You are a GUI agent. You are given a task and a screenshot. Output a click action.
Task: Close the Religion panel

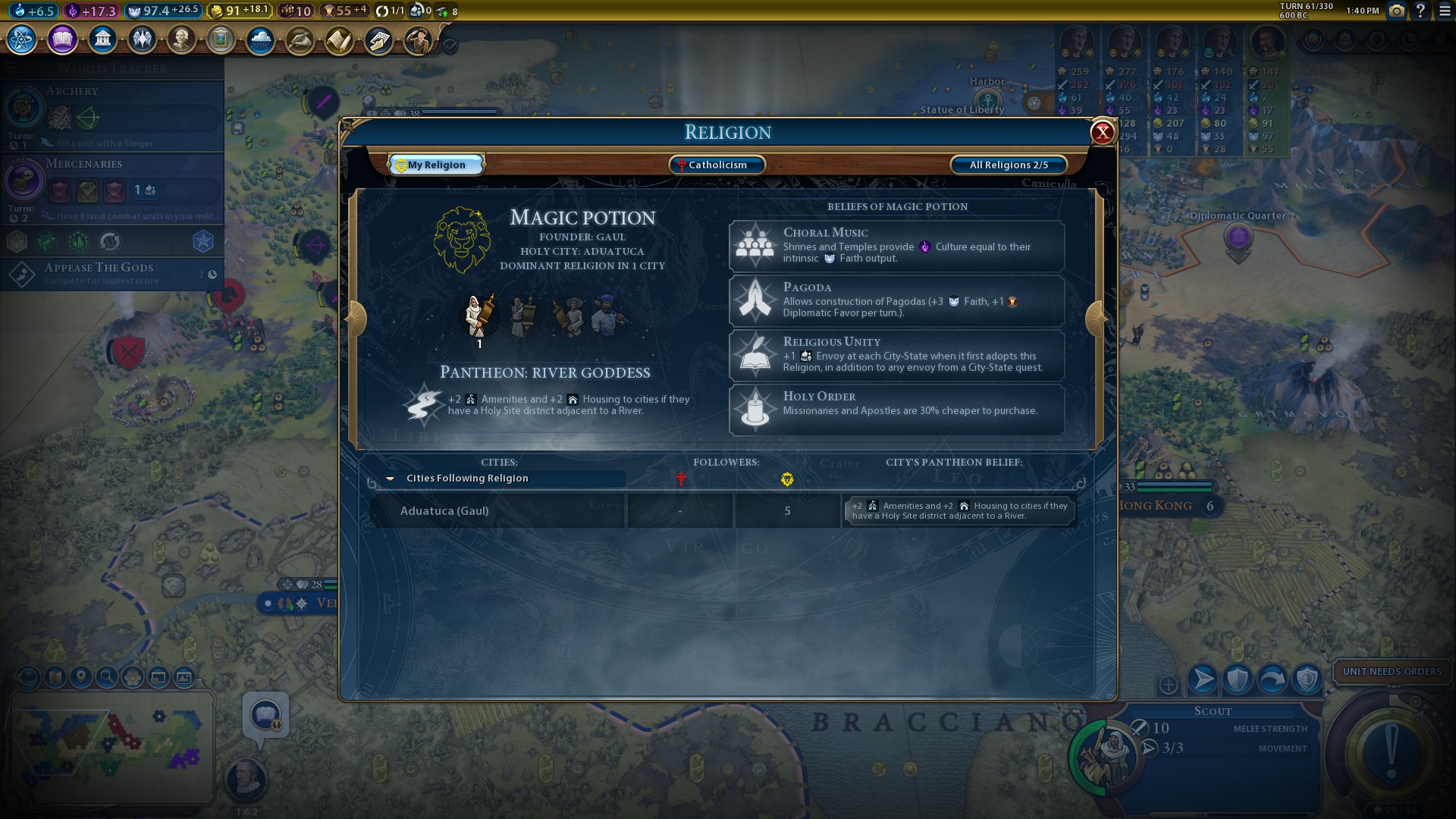pos(1102,133)
